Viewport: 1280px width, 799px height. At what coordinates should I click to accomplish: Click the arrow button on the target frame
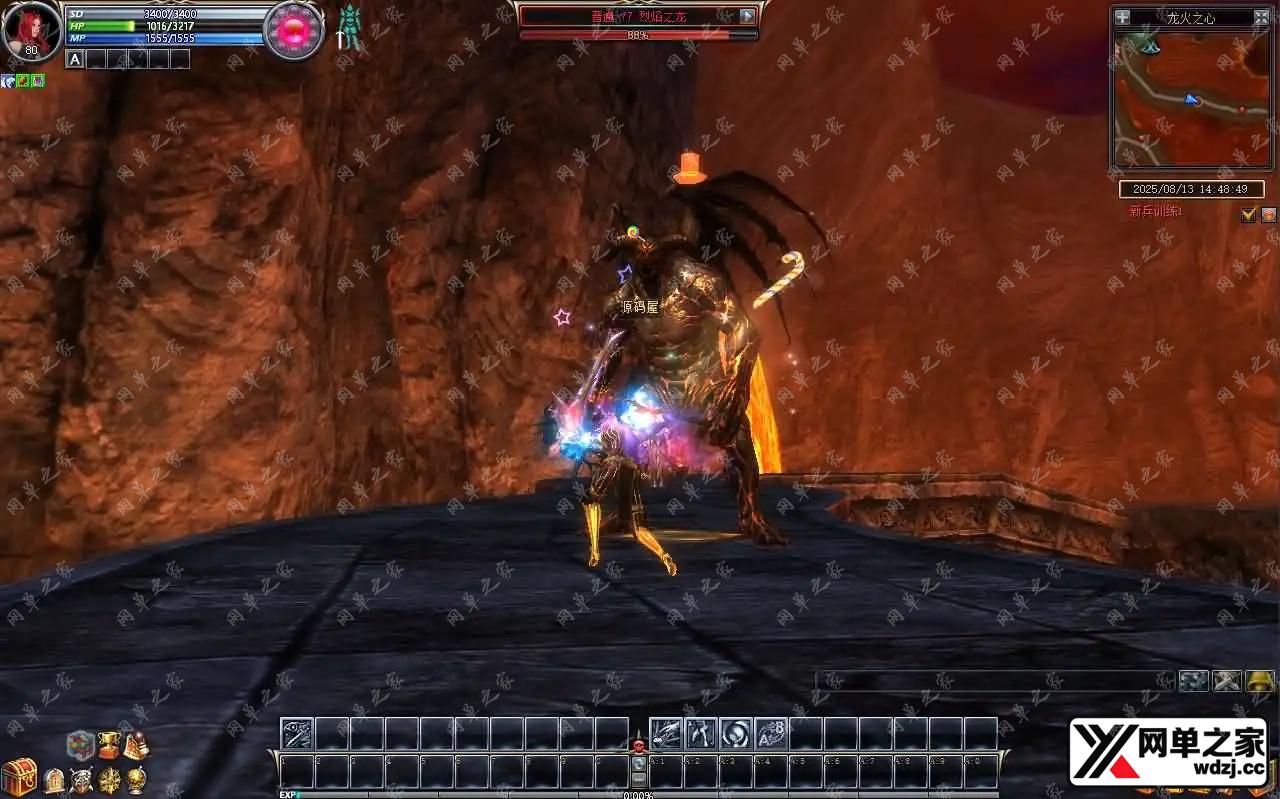coord(748,16)
